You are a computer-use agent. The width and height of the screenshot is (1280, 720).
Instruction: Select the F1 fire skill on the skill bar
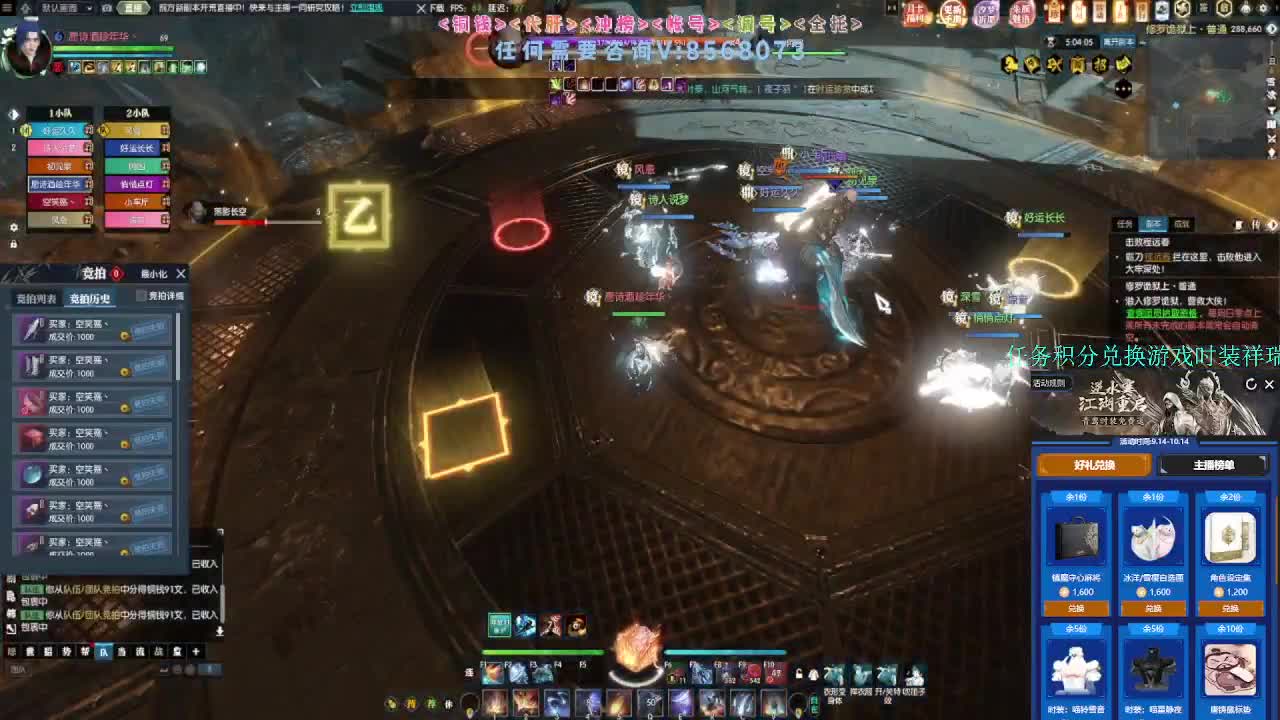click(493, 673)
